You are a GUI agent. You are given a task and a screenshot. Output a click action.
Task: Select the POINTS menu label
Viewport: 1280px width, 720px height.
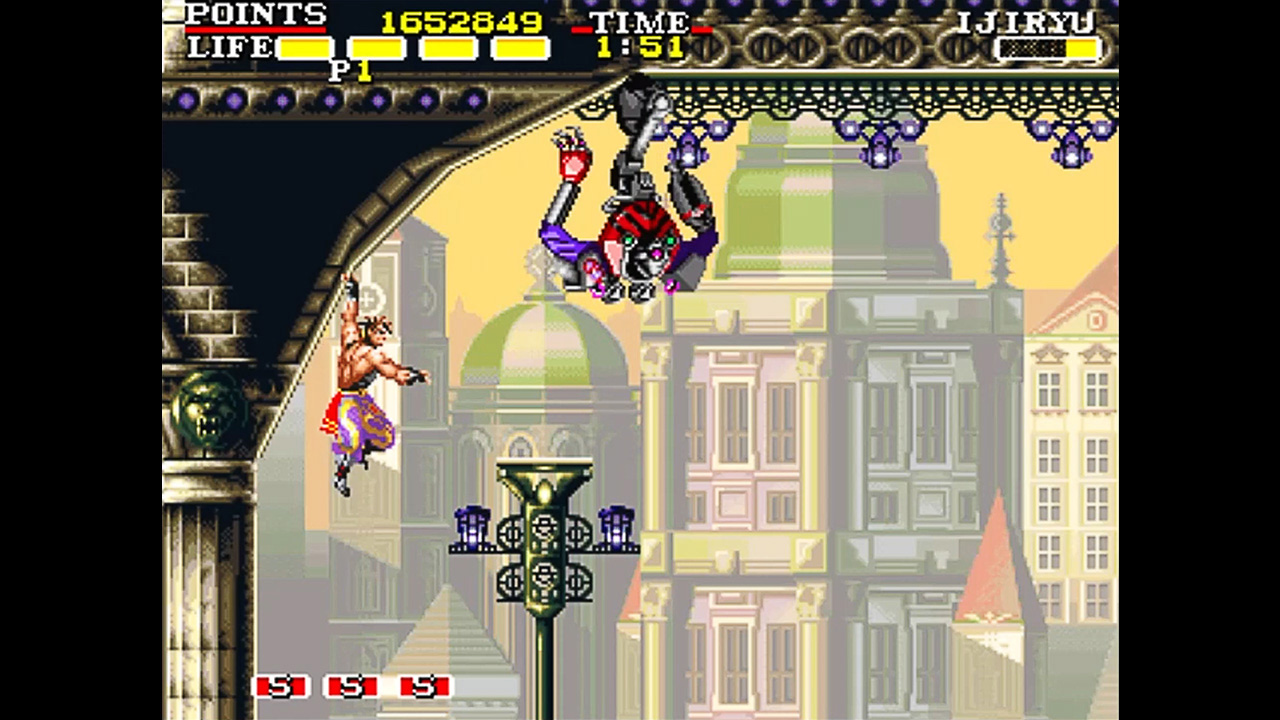point(256,15)
